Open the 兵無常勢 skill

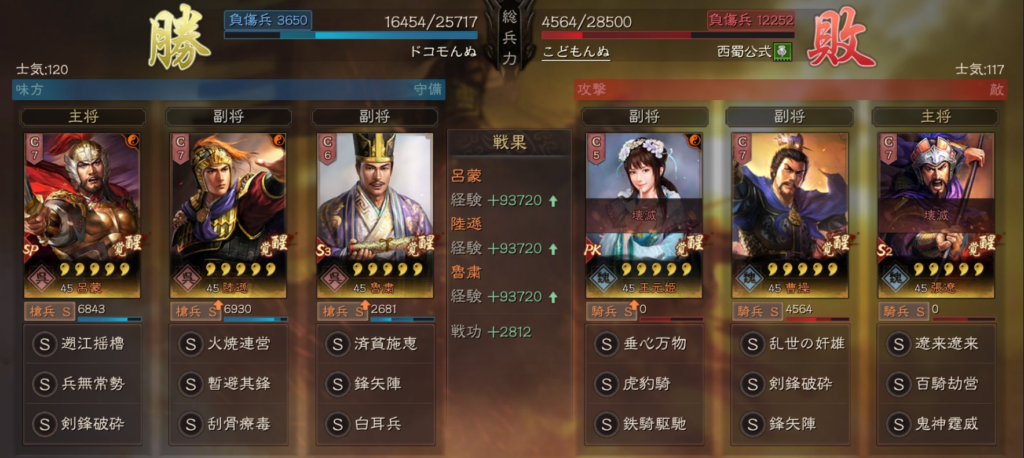pos(82,383)
